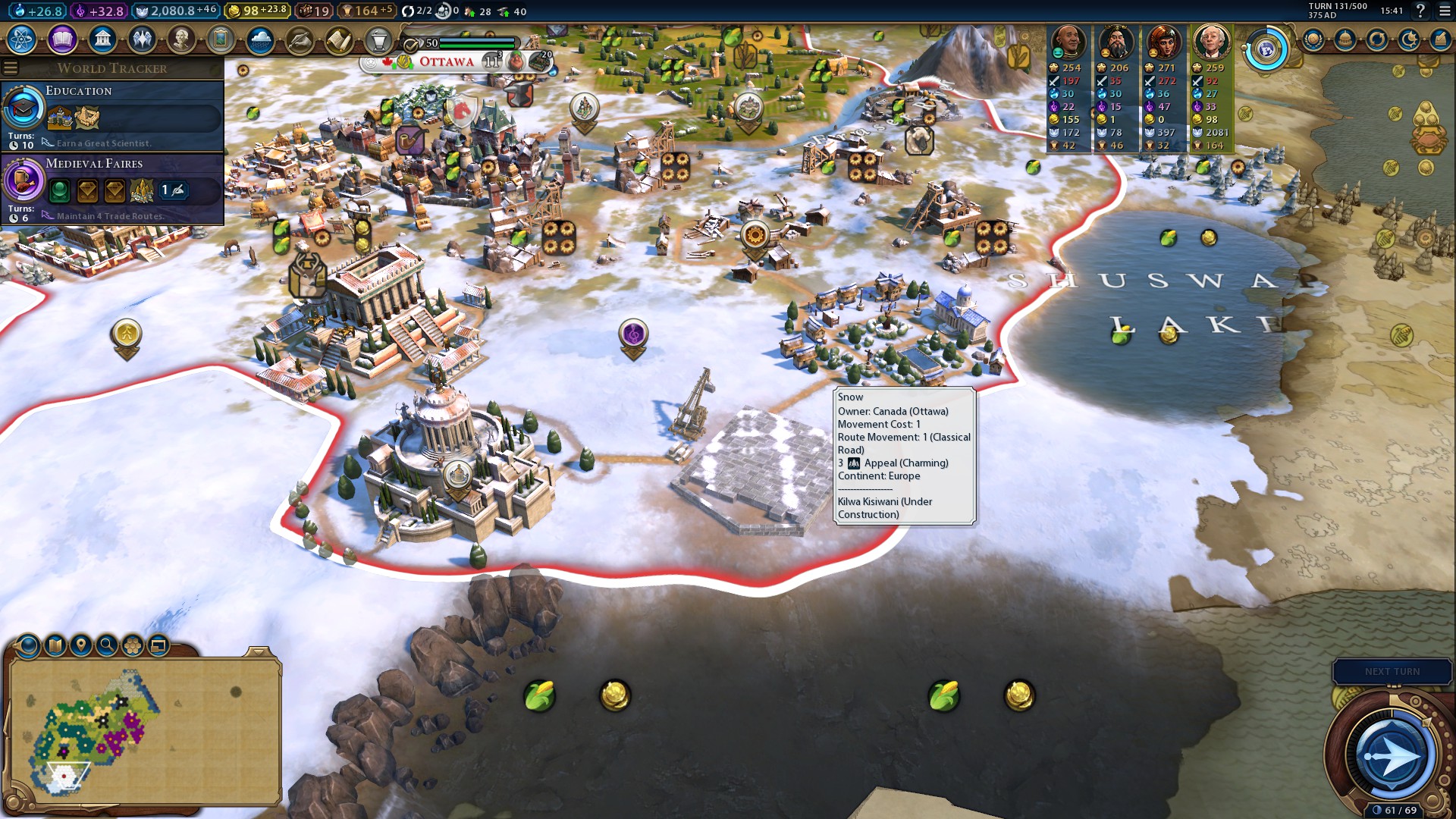Click the World Tracker hamburger menu
The height and width of the screenshot is (819, 1456).
(11, 68)
